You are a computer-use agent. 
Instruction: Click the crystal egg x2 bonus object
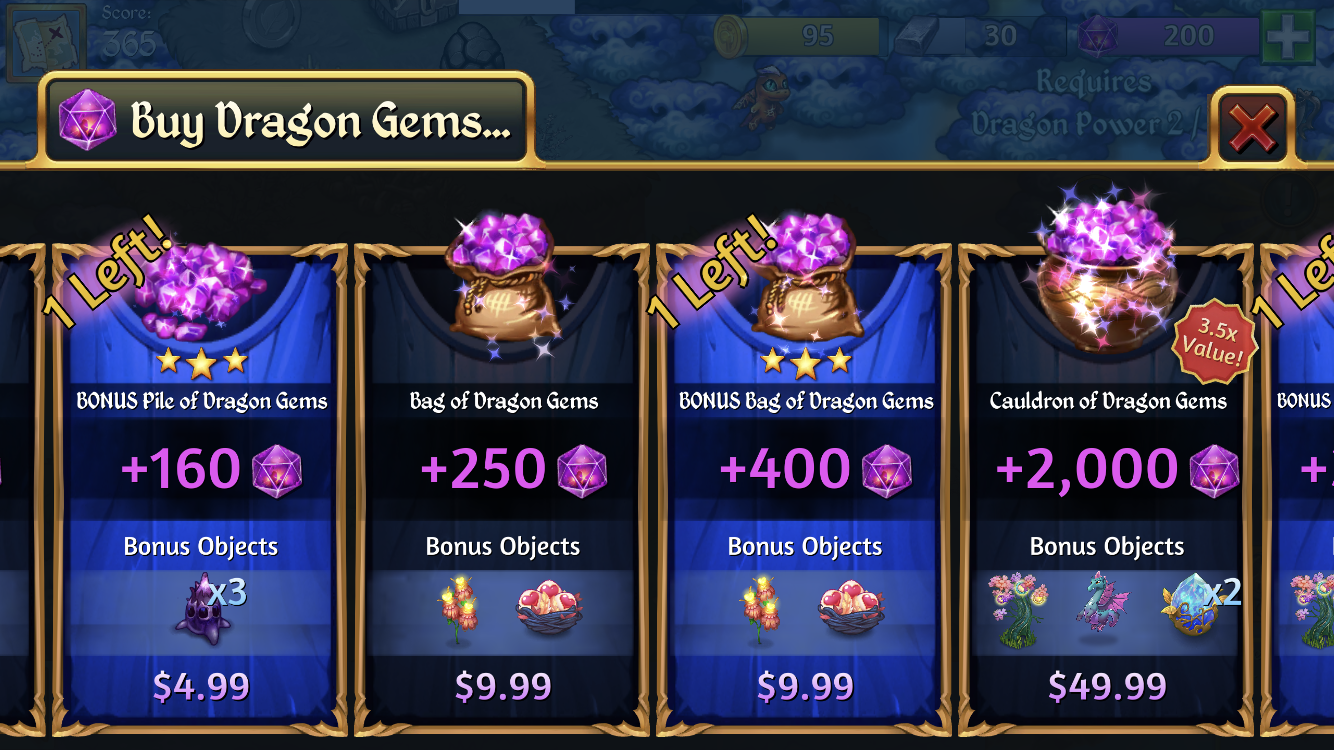pyautogui.click(x=1190, y=607)
